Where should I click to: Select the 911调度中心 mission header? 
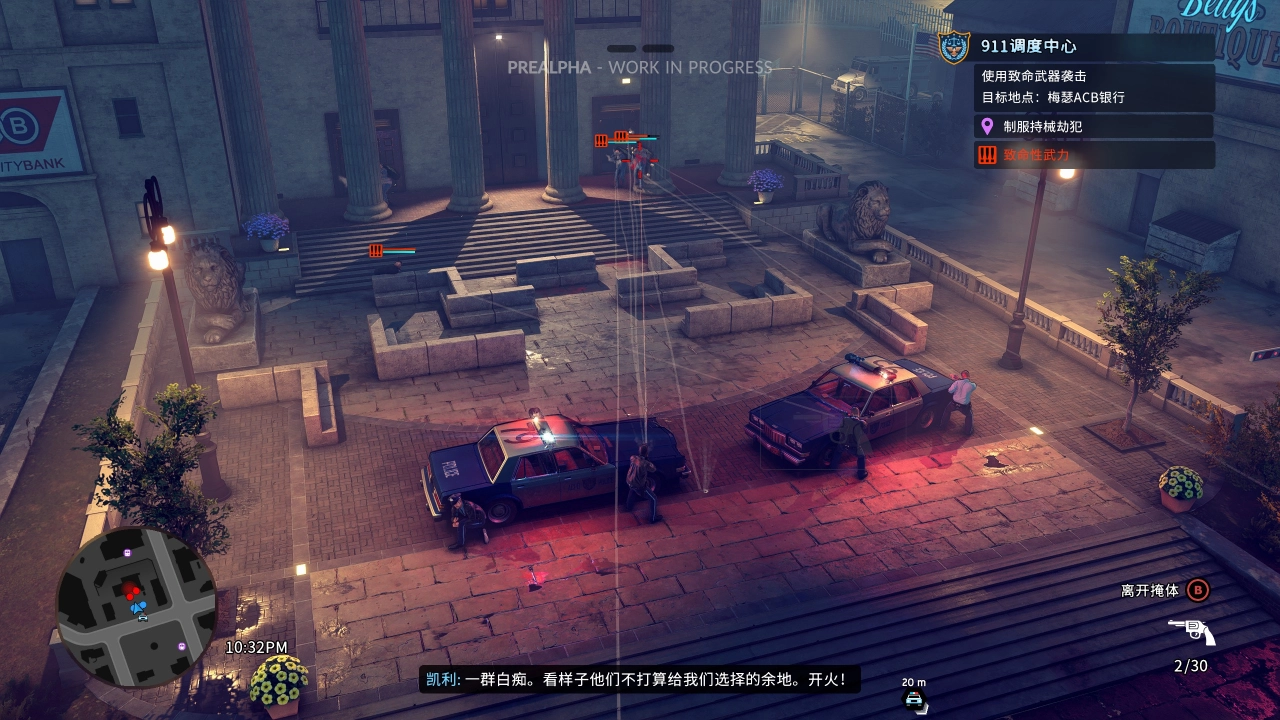click(1028, 46)
